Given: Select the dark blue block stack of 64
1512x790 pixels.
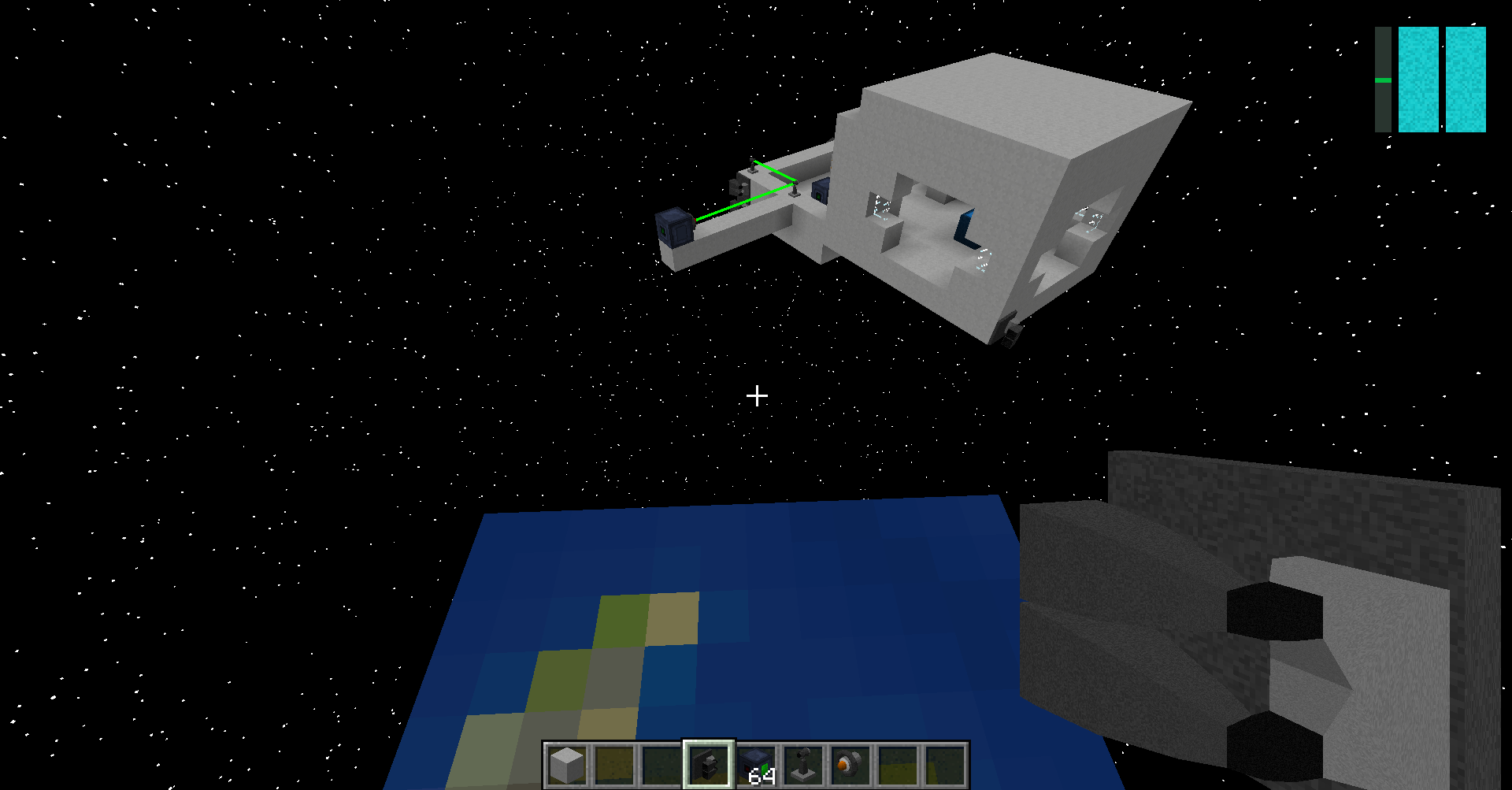Looking at the screenshot, I should [756, 765].
